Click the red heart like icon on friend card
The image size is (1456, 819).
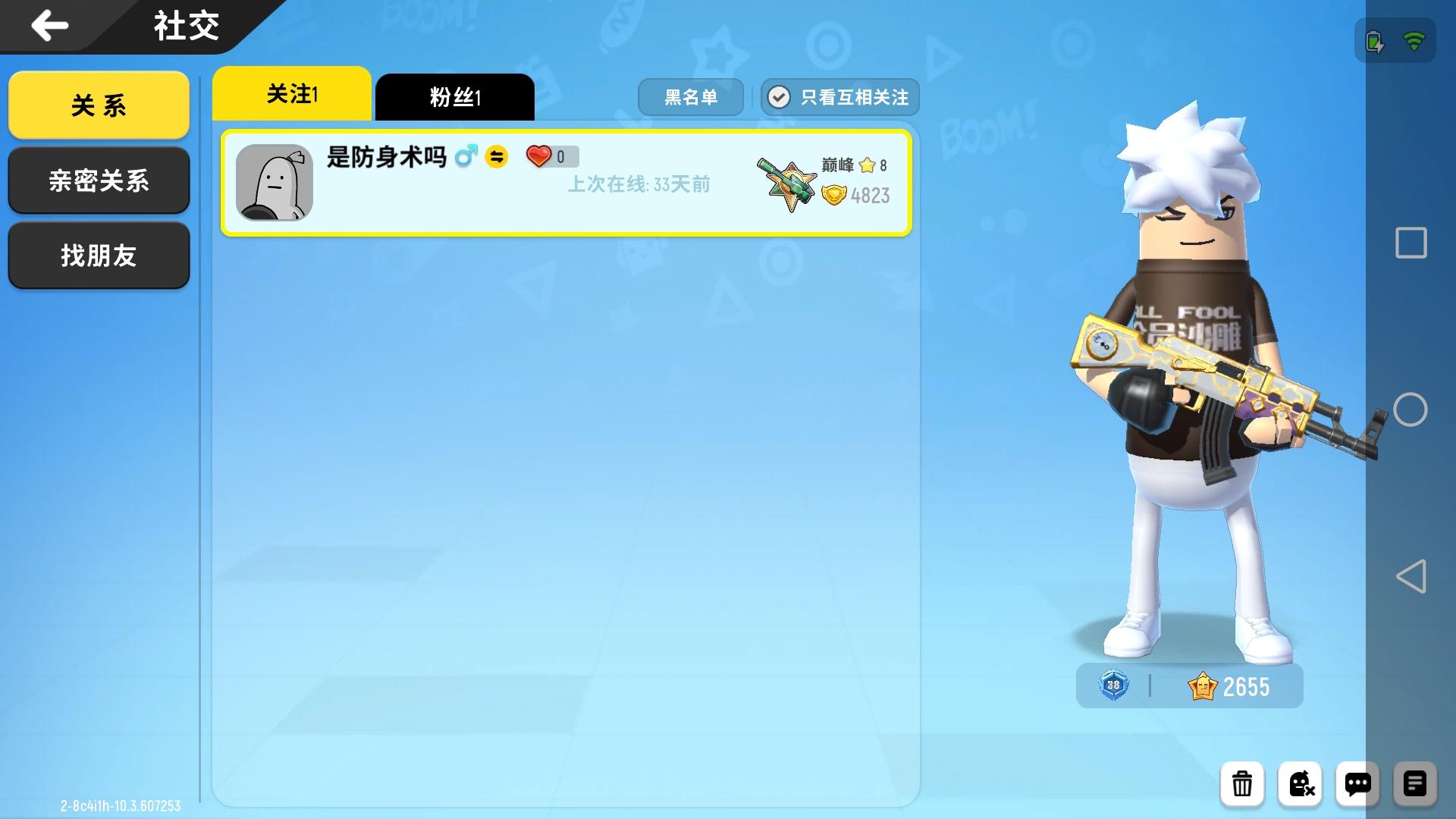[x=540, y=155]
